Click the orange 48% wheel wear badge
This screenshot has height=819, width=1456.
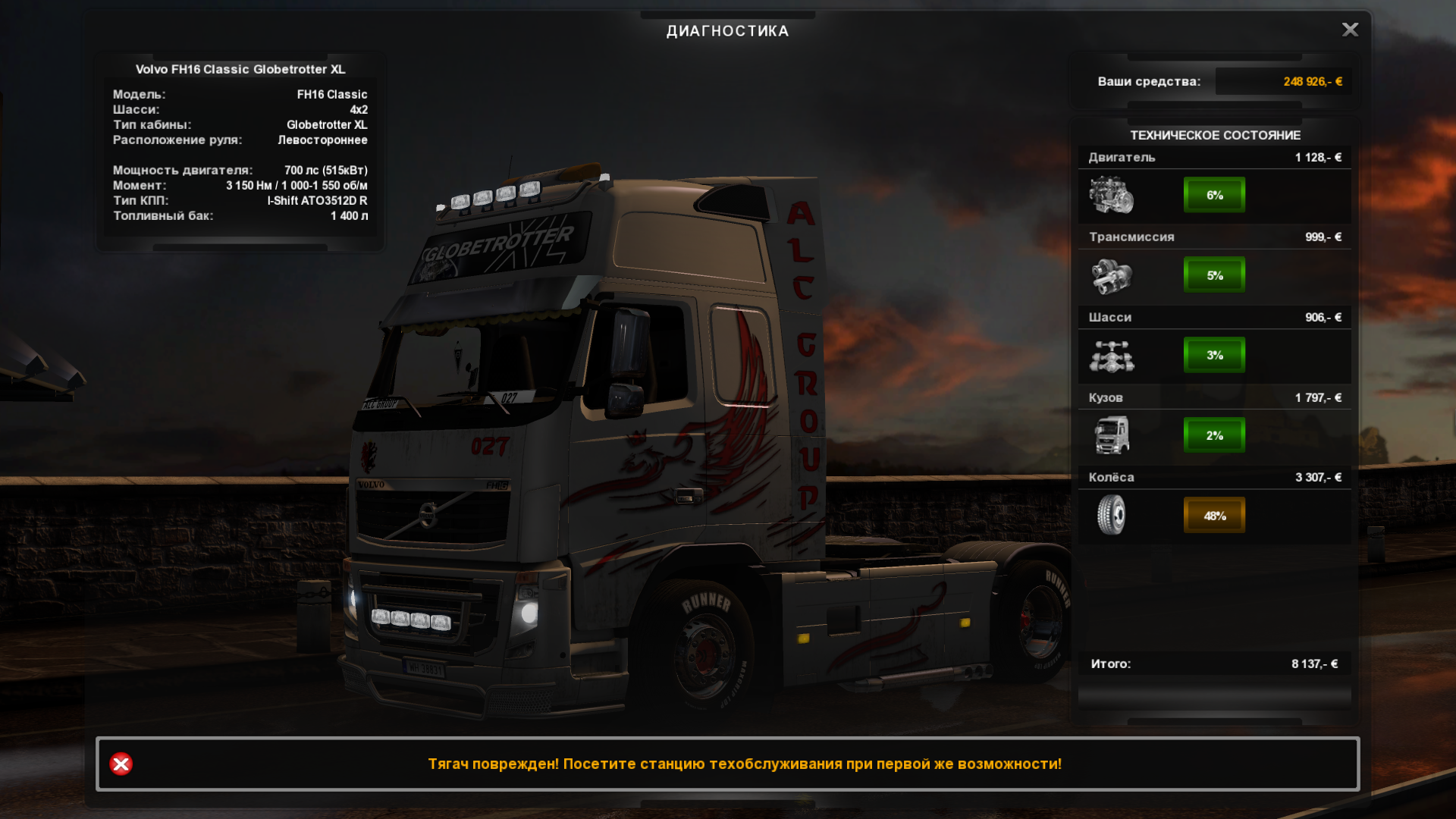click(1214, 516)
